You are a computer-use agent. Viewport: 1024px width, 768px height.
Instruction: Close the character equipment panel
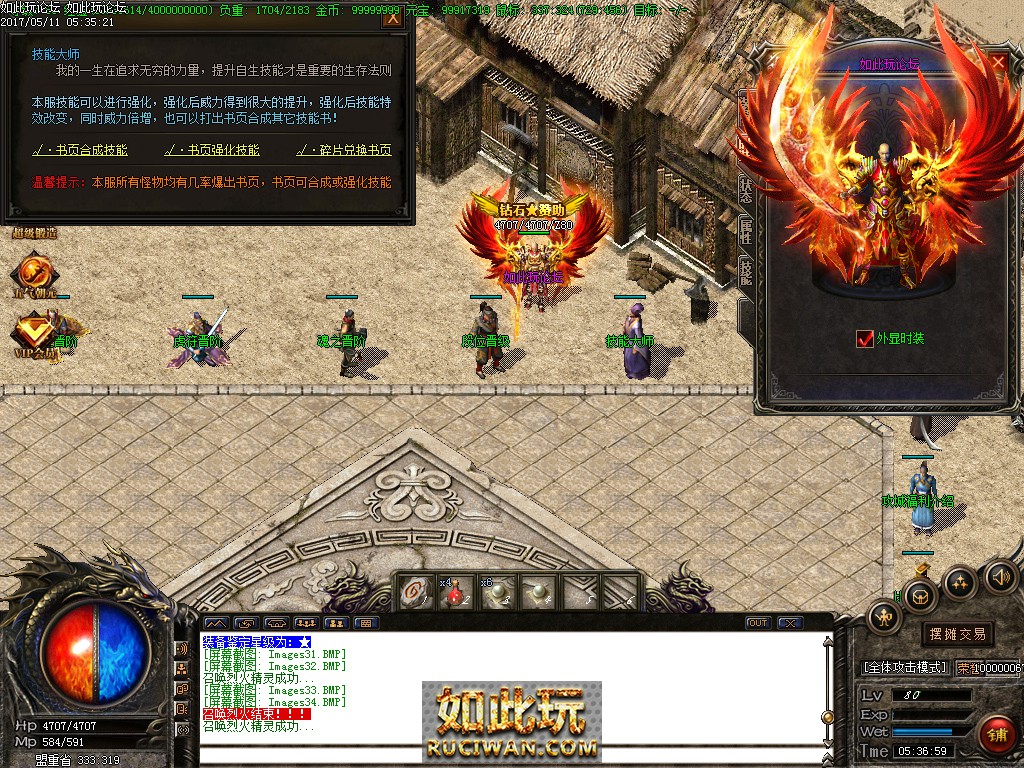click(998, 63)
